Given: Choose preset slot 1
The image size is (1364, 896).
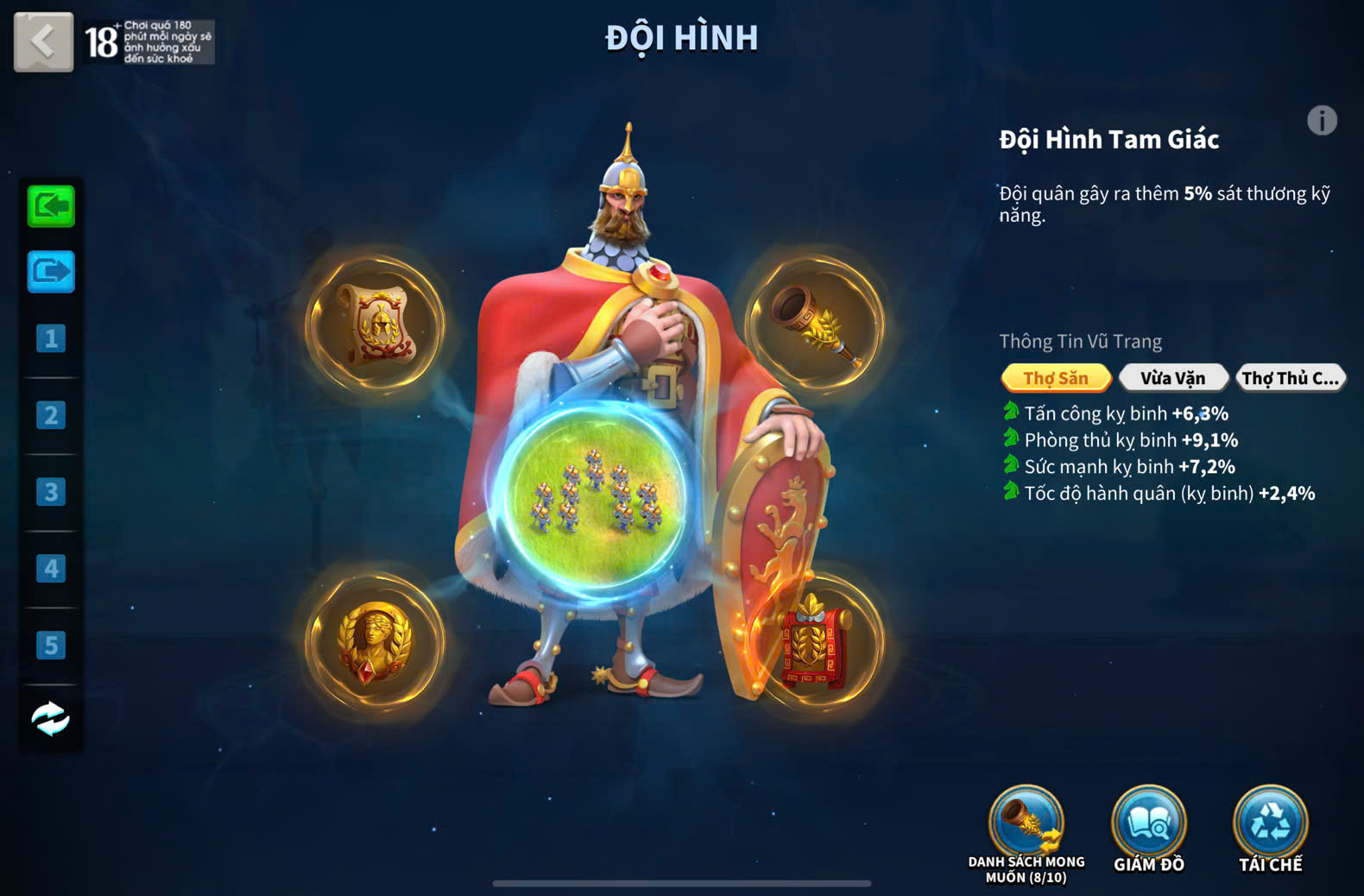Looking at the screenshot, I should [x=51, y=338].
